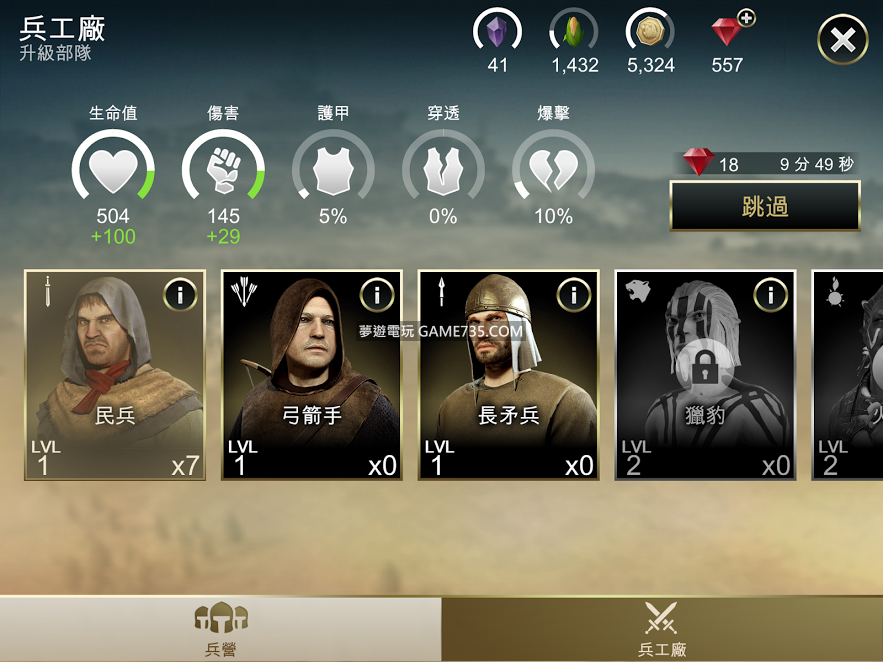The image size is (883, 662).
Task: Select the 民兵 militia unit card
Action: click(x=115, y=375)
